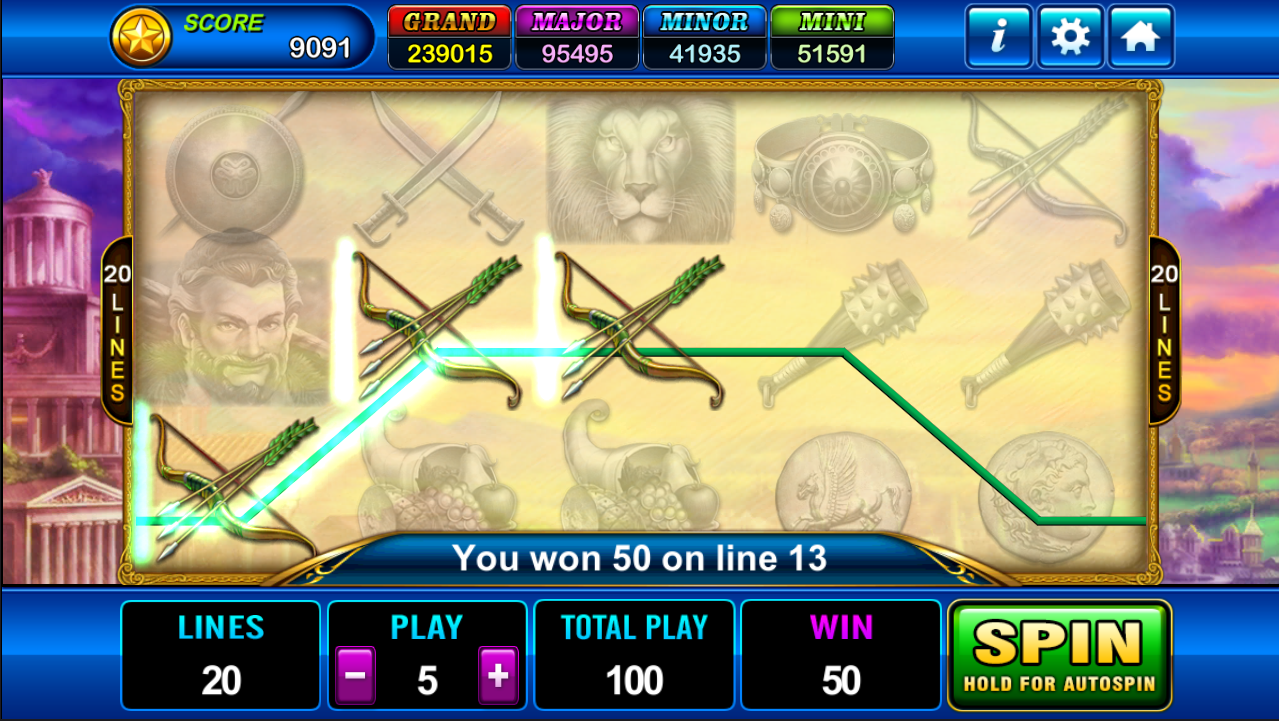Select the GRAND jackpot panel
The width and height of the screenshot is (1279, 721).
[450, 38]
